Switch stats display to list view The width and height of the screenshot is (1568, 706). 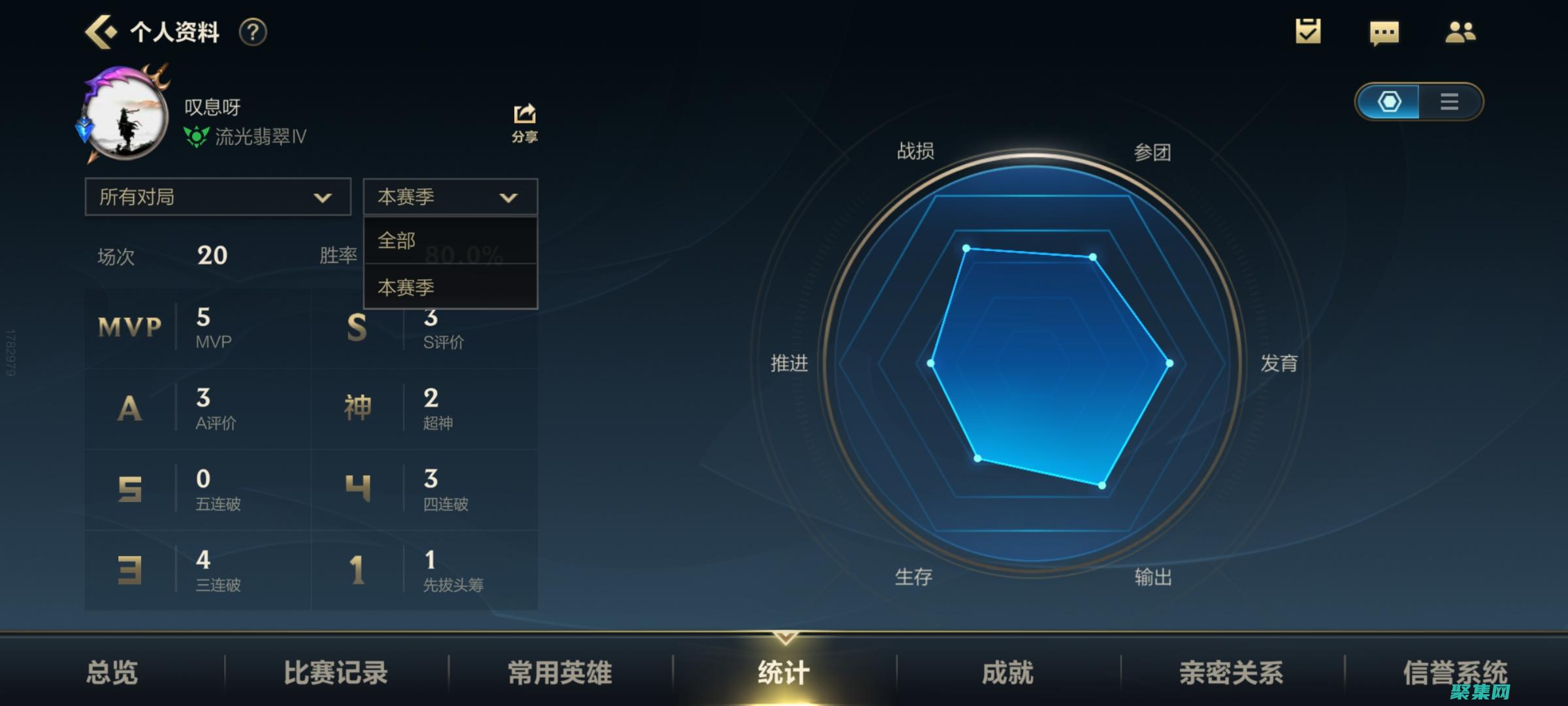coord(1448,101)
